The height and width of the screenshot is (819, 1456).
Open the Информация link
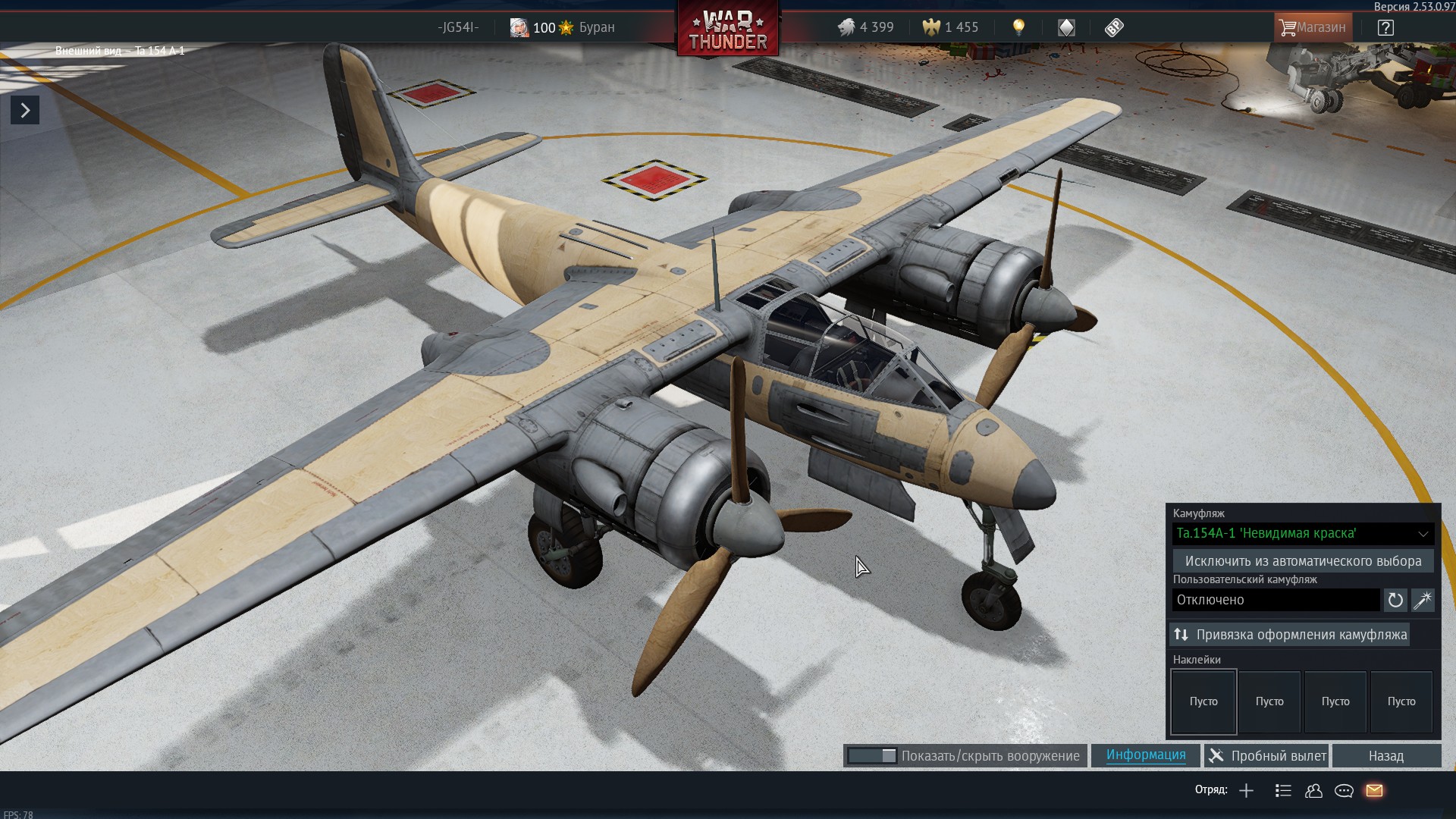[x=1145, y=755]
